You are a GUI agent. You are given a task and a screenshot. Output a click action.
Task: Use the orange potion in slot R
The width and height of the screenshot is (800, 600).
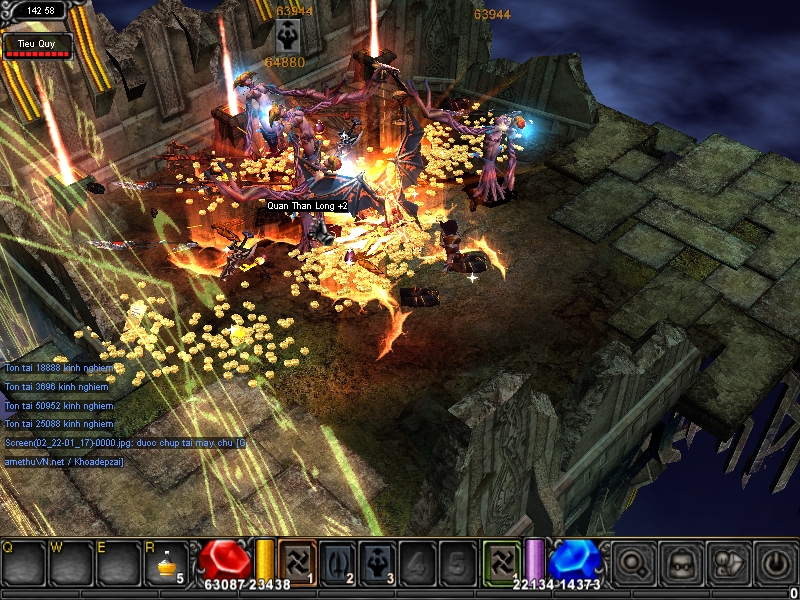point(163,562)
